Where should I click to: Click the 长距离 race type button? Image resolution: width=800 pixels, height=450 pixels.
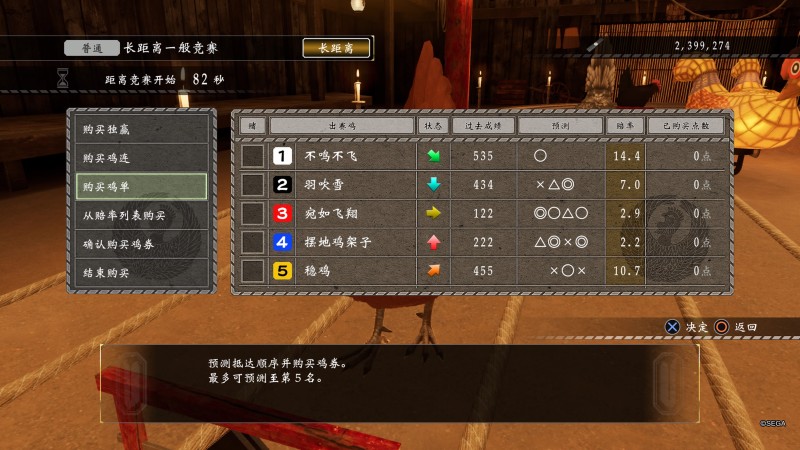pos(336,48)
